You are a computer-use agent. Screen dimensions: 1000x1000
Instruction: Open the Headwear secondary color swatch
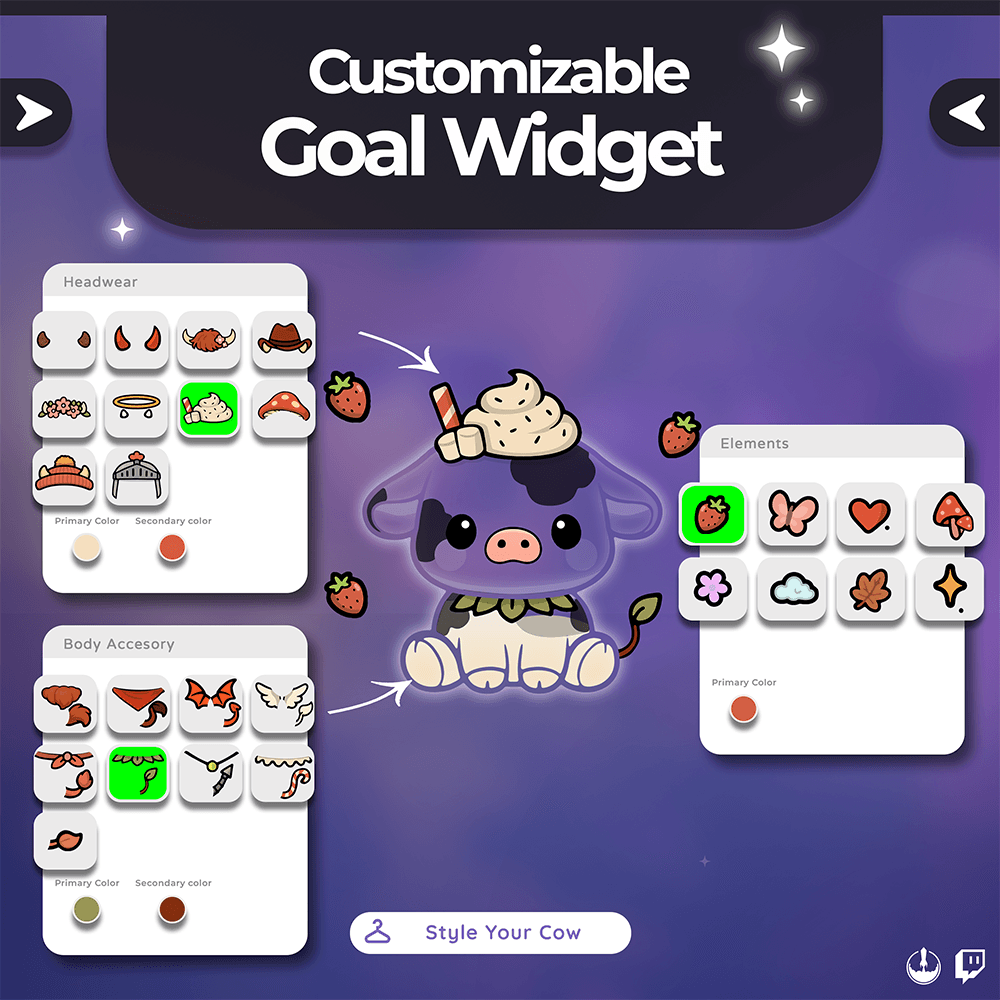coord(172,548)
